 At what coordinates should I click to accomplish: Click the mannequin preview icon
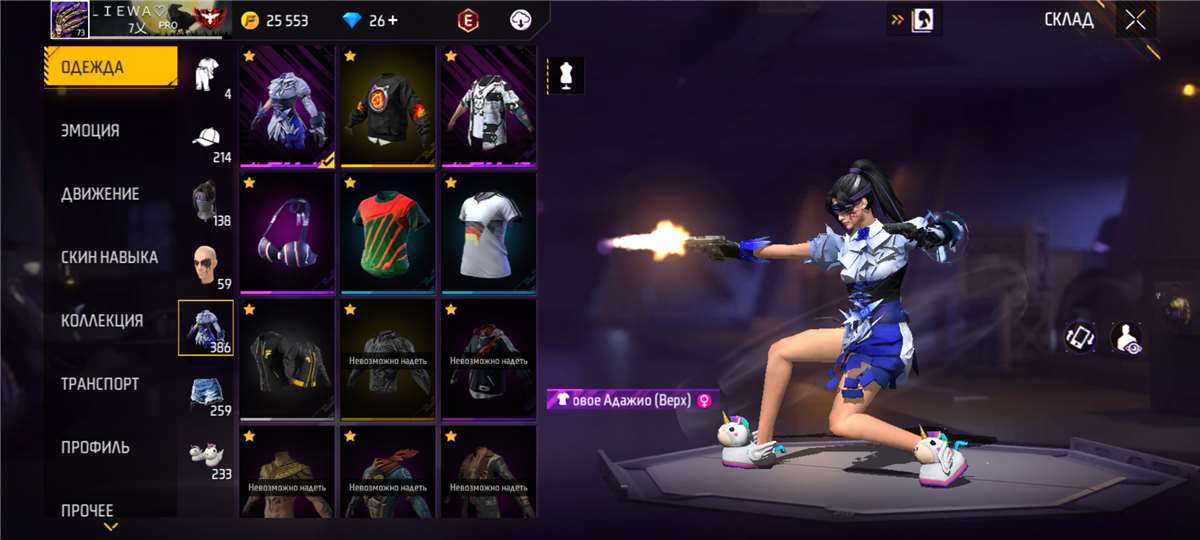click(567, 76)
